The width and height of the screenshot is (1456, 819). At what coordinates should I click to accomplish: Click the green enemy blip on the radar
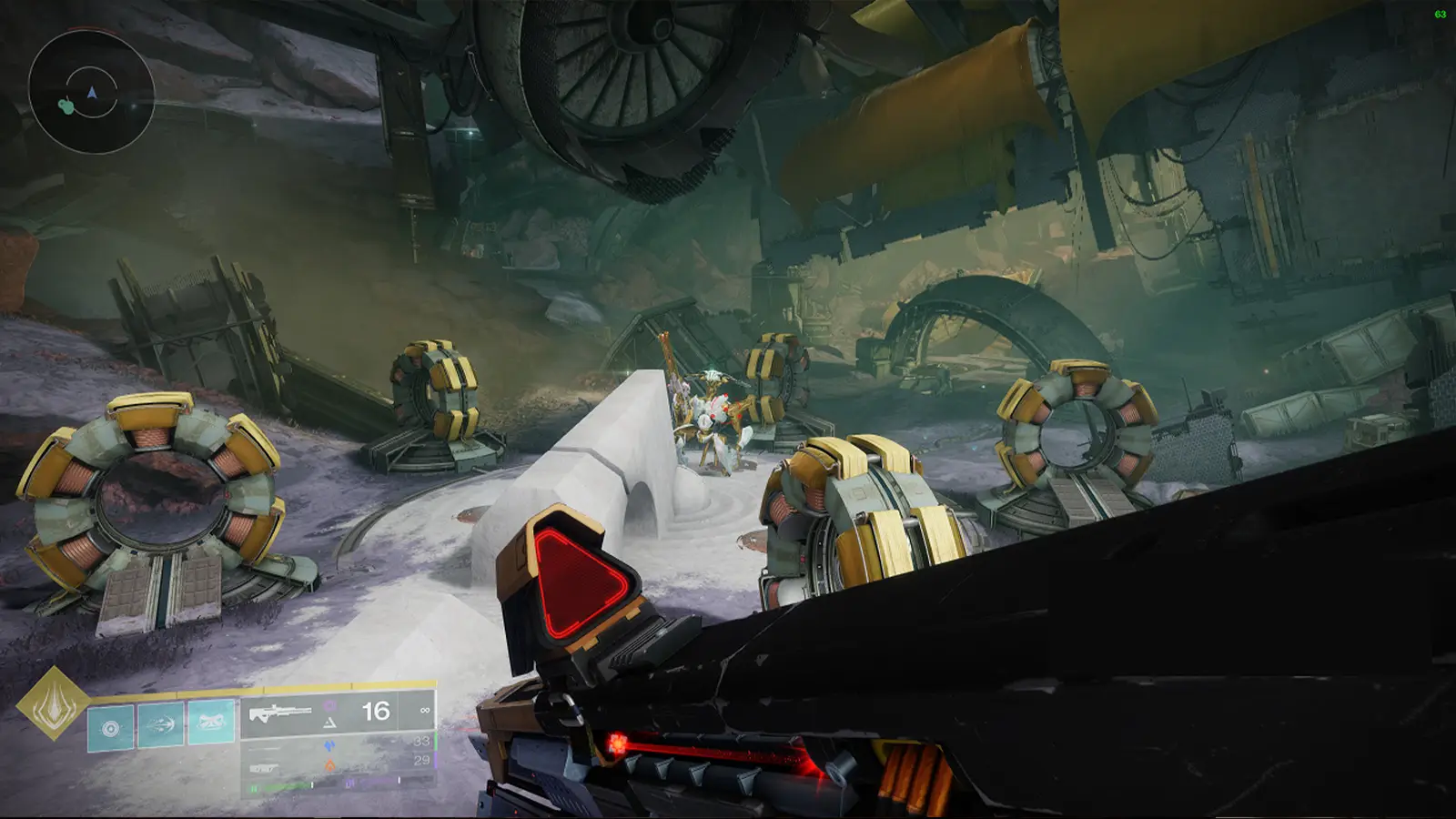coord(66,106)
